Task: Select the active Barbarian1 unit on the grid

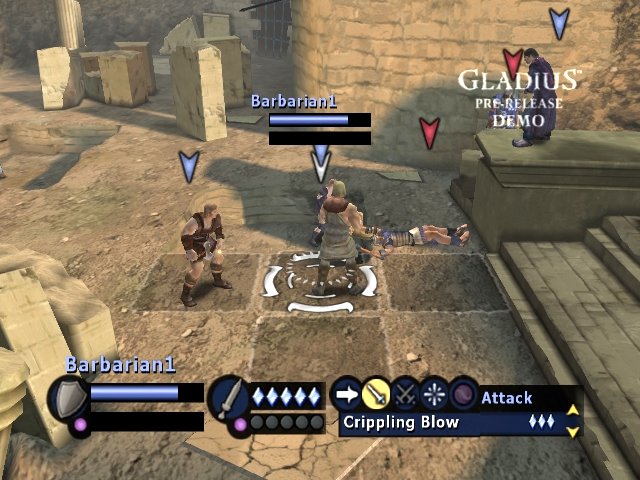Action: point(333,235)
